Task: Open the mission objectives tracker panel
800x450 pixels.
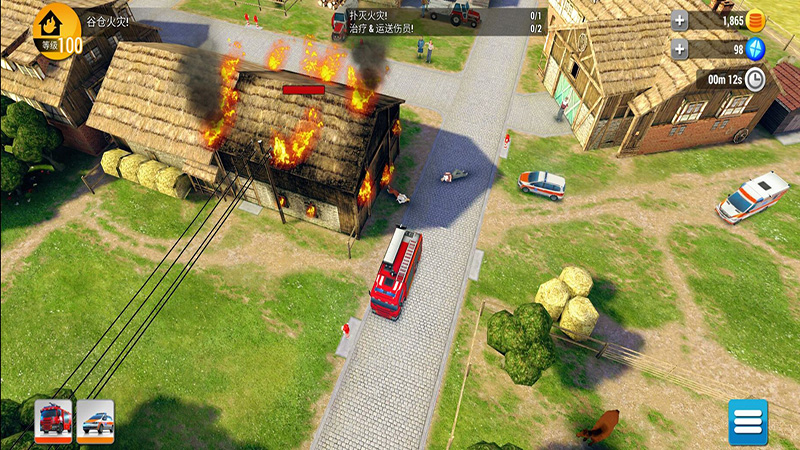Action: tap(438, 21)
